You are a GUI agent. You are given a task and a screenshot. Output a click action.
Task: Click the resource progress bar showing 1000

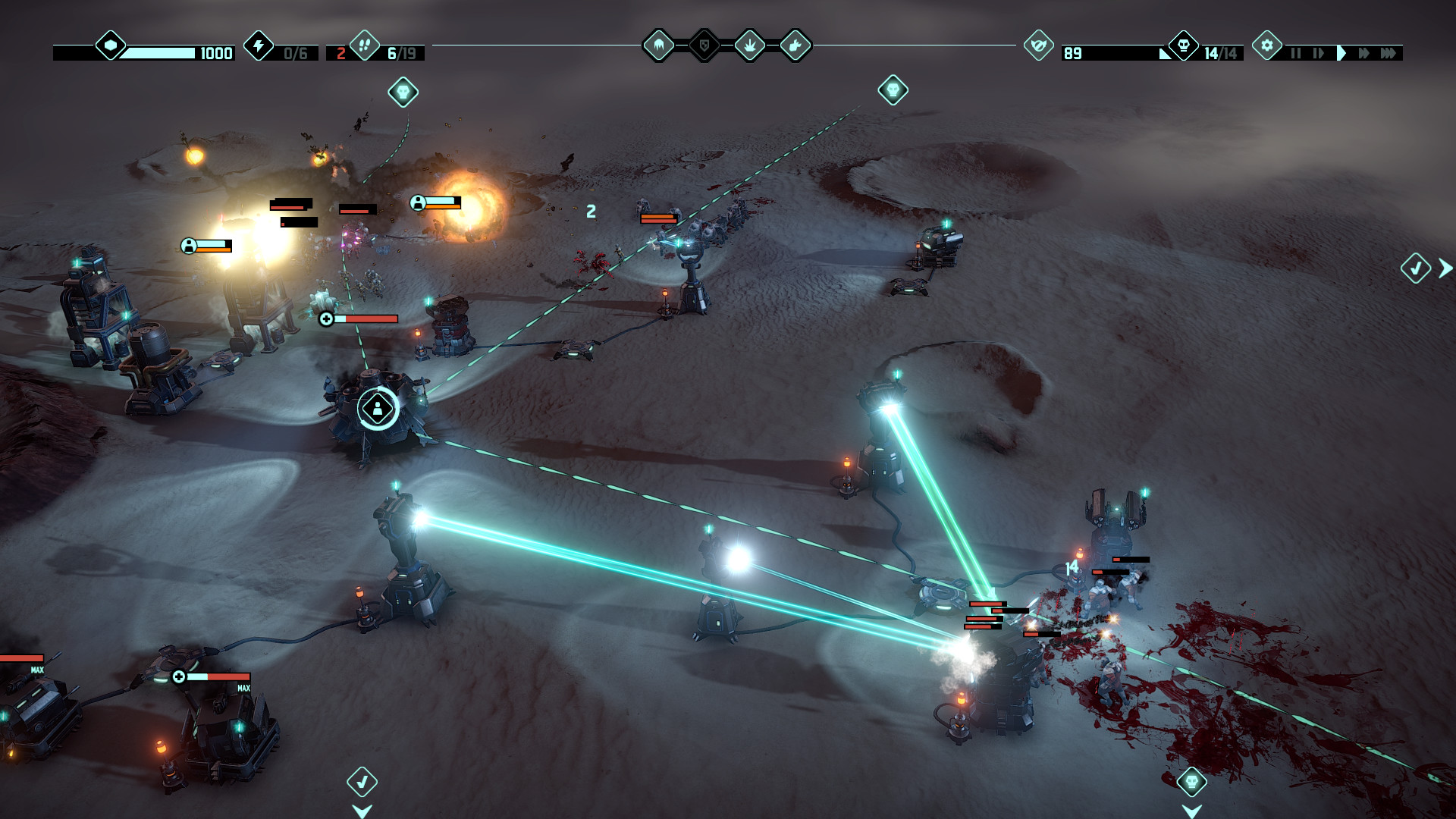161,53
